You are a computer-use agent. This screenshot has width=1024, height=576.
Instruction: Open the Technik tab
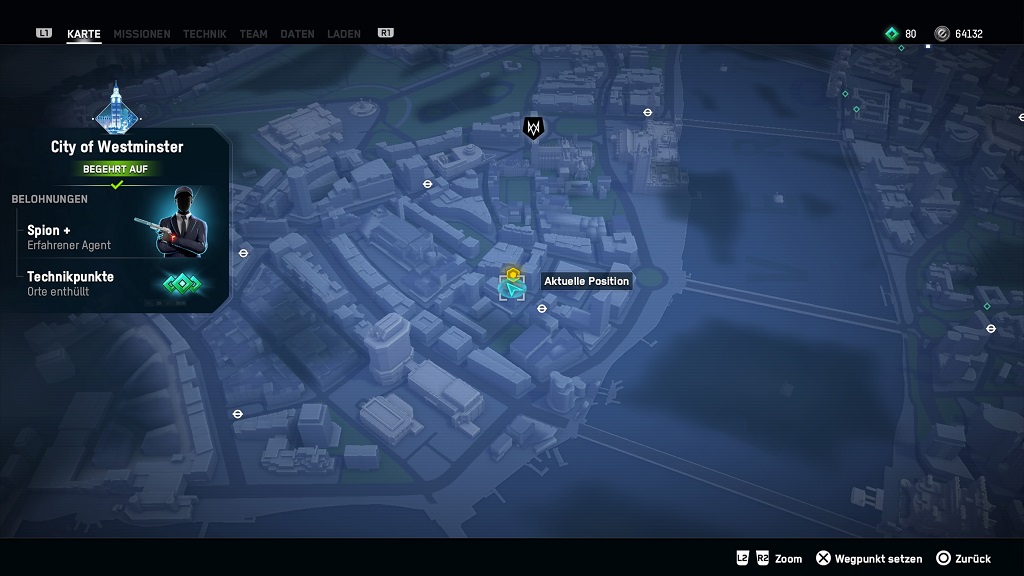[x=204, y=34]
